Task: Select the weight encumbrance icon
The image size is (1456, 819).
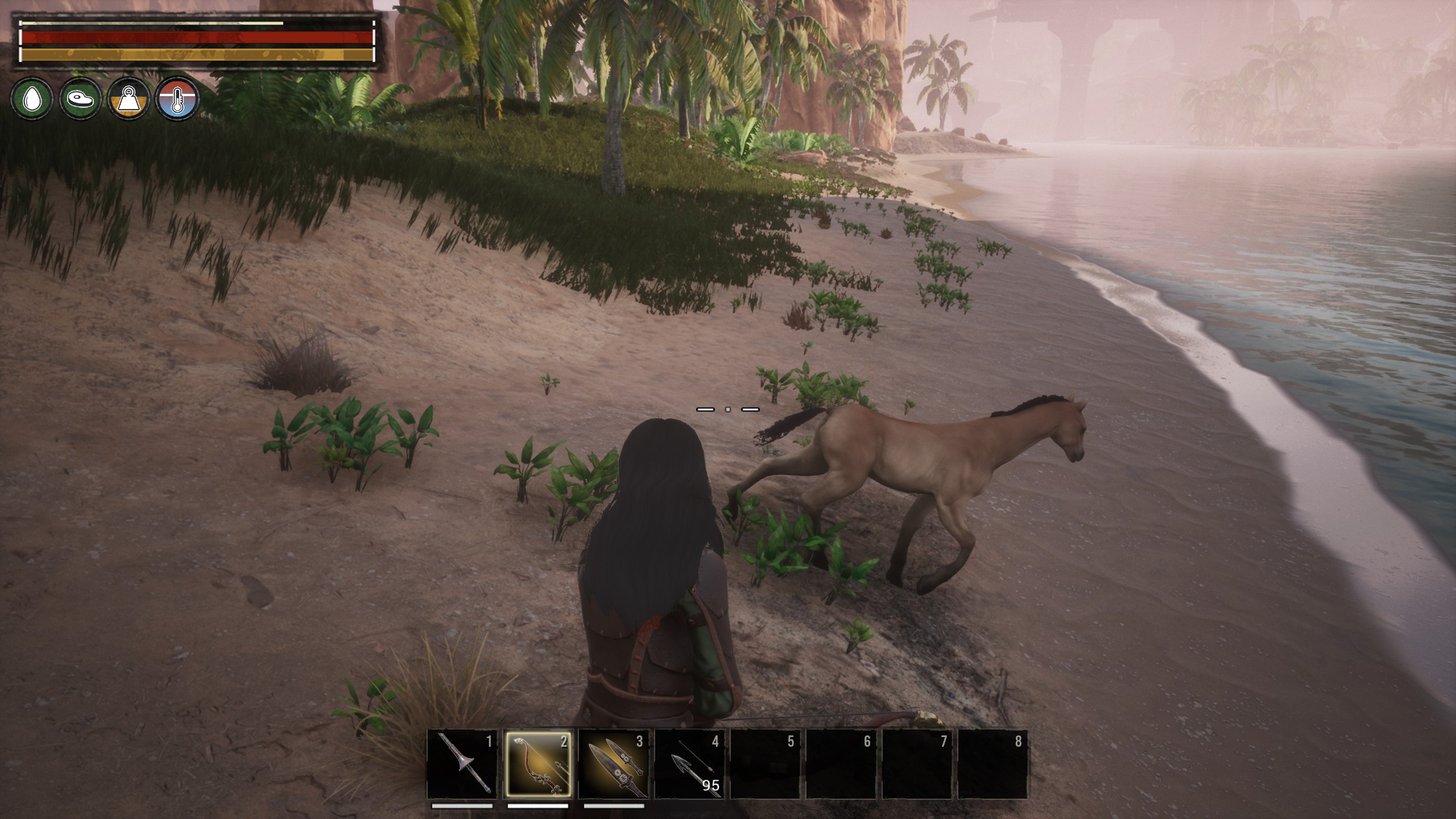Action: [129, 99]
